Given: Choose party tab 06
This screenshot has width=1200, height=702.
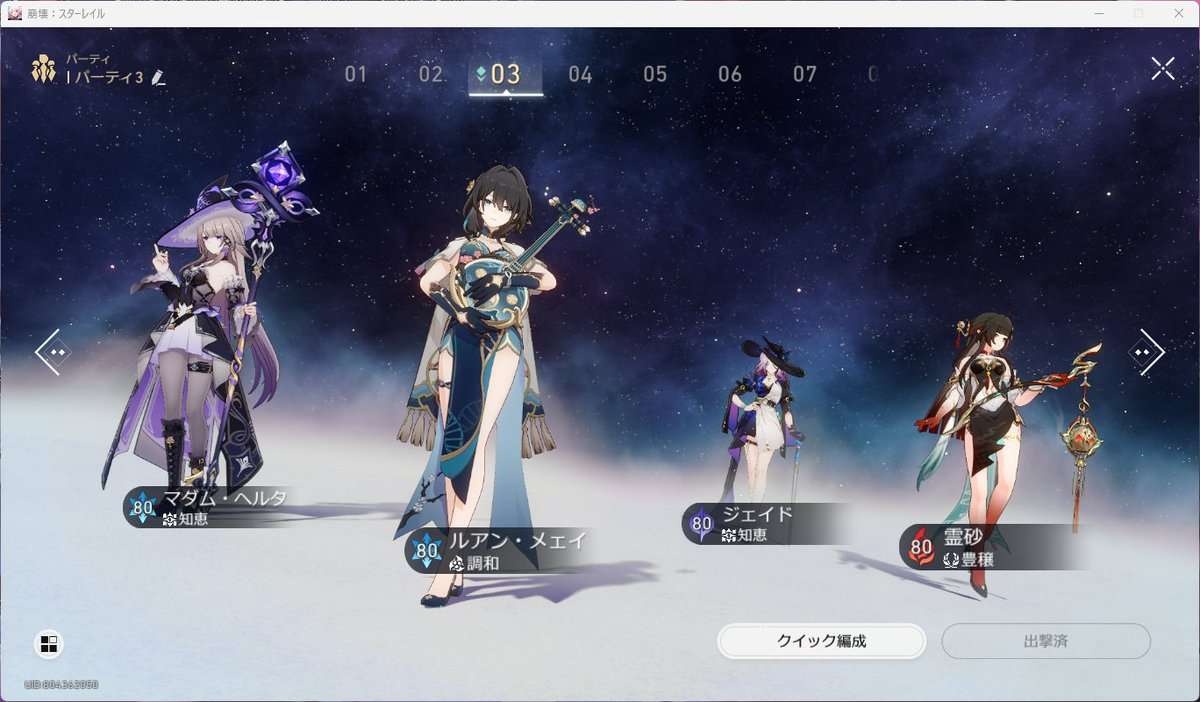Looking at the screenshot, I should pyautogui.click(x=730, y=74).
